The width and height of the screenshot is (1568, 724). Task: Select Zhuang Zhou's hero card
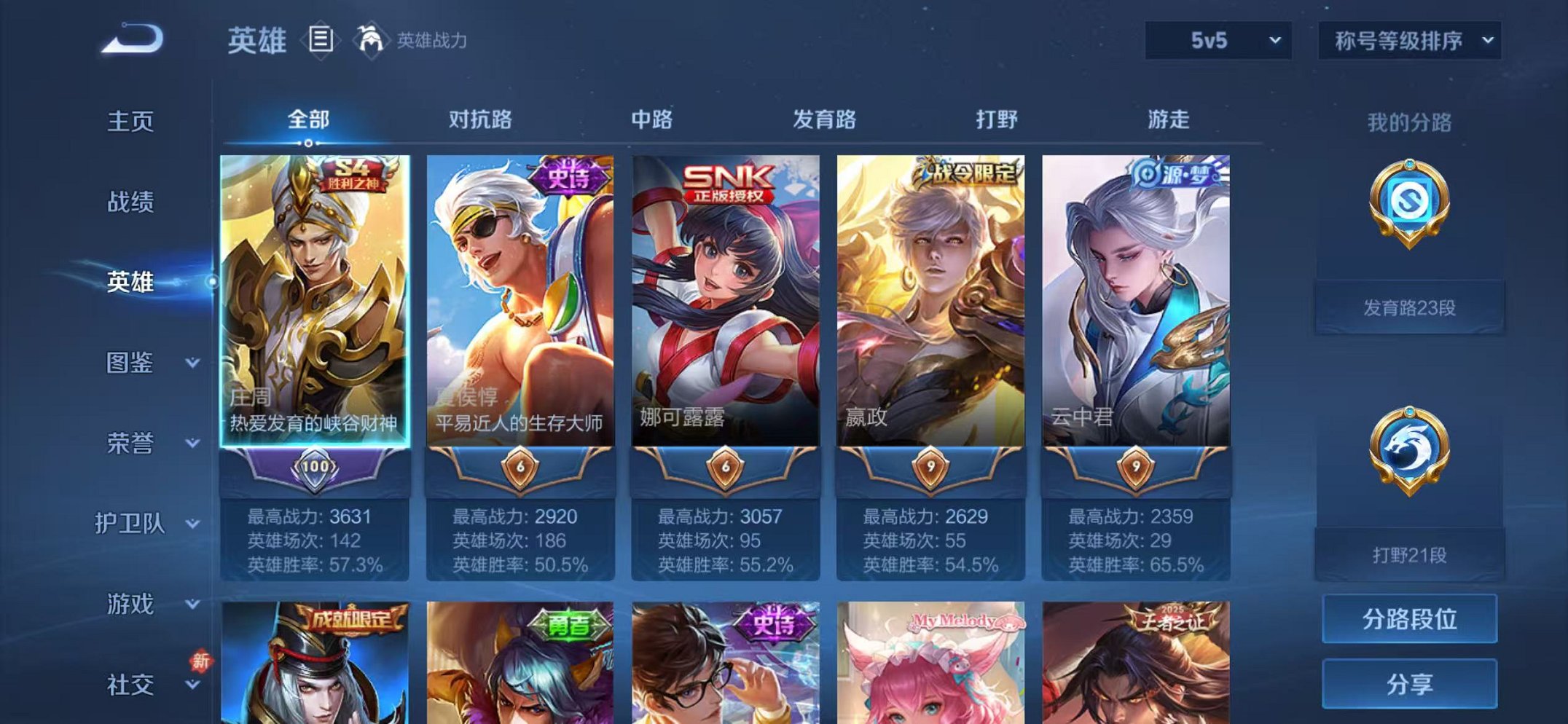[317, 306]
